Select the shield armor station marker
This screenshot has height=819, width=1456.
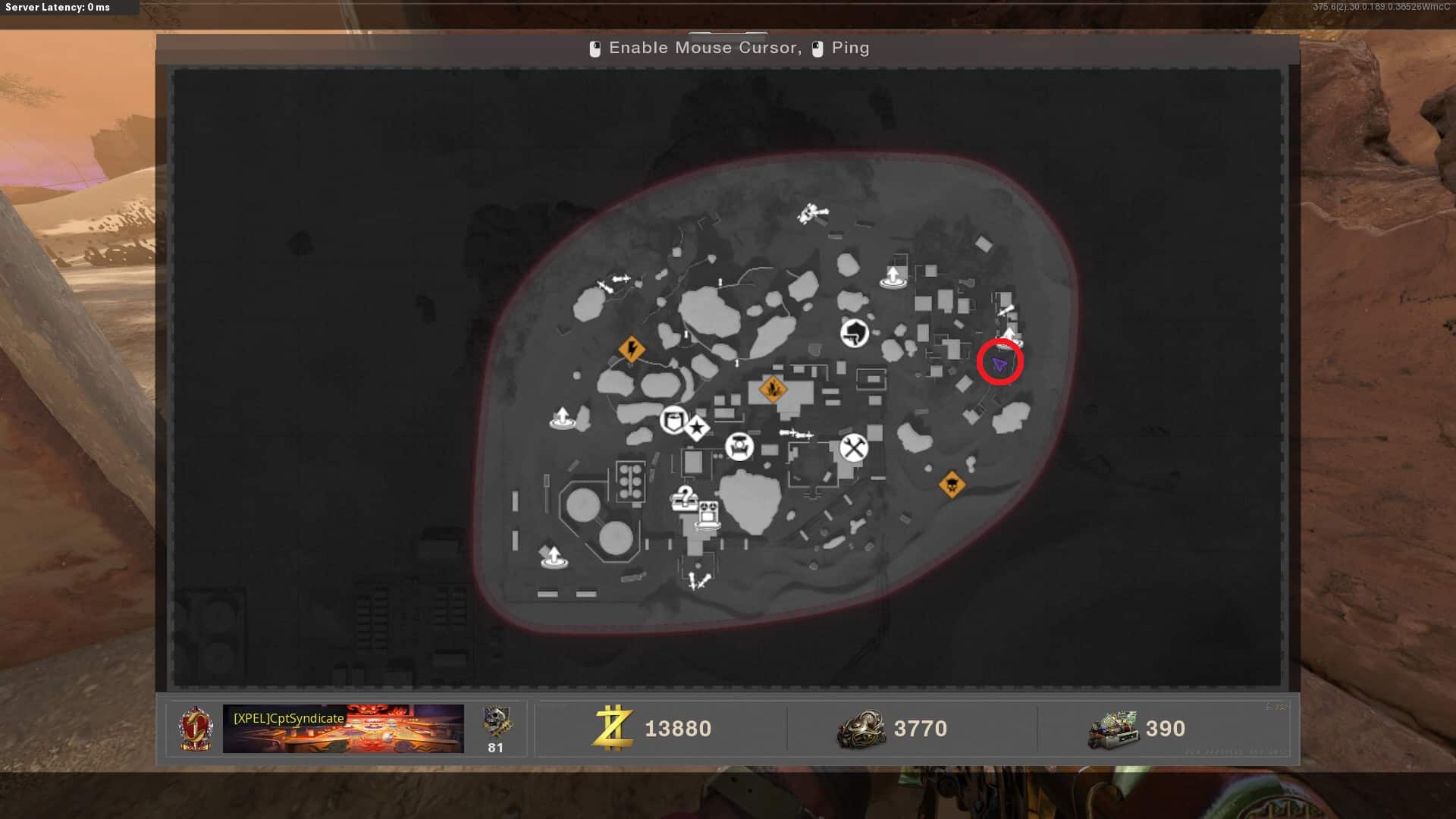tap(673, 420)
